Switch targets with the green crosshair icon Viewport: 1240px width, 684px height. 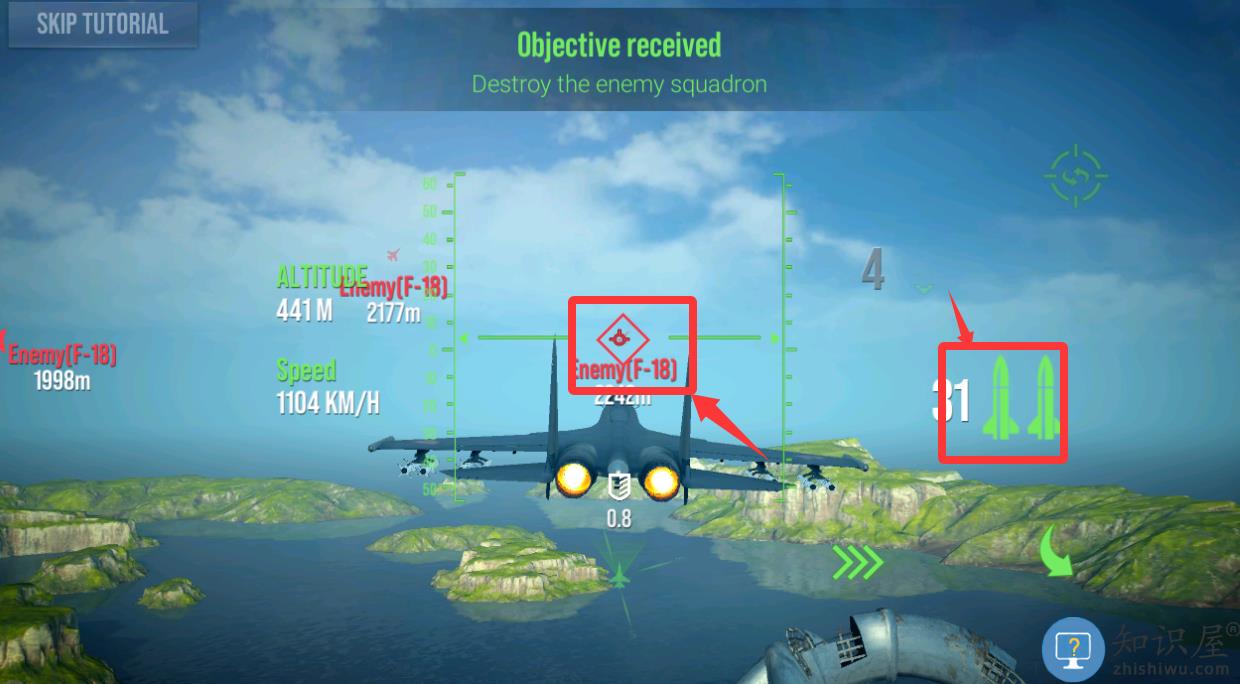tap(1076, 177)
